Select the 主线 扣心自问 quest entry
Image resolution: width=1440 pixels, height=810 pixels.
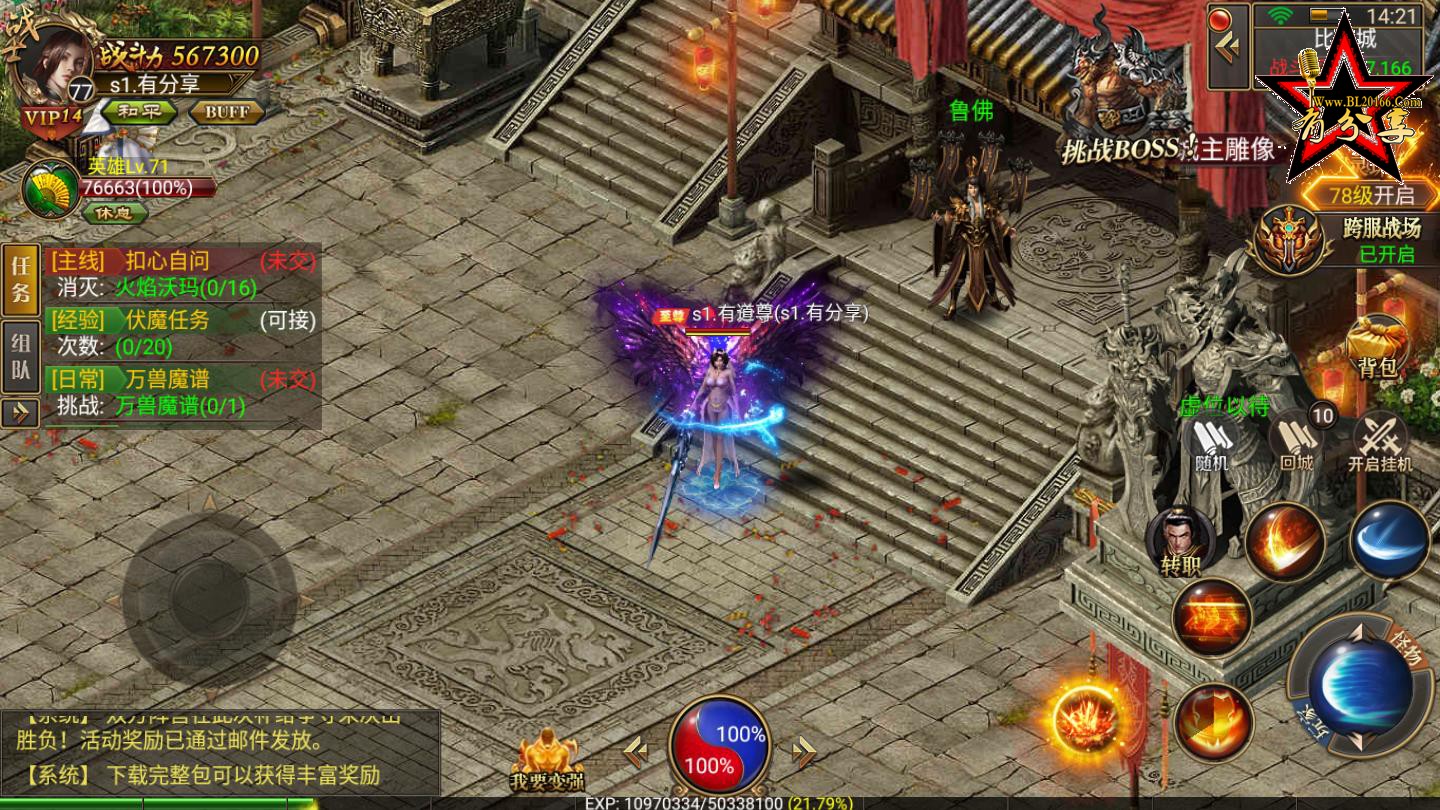click(x=180, y=274)
